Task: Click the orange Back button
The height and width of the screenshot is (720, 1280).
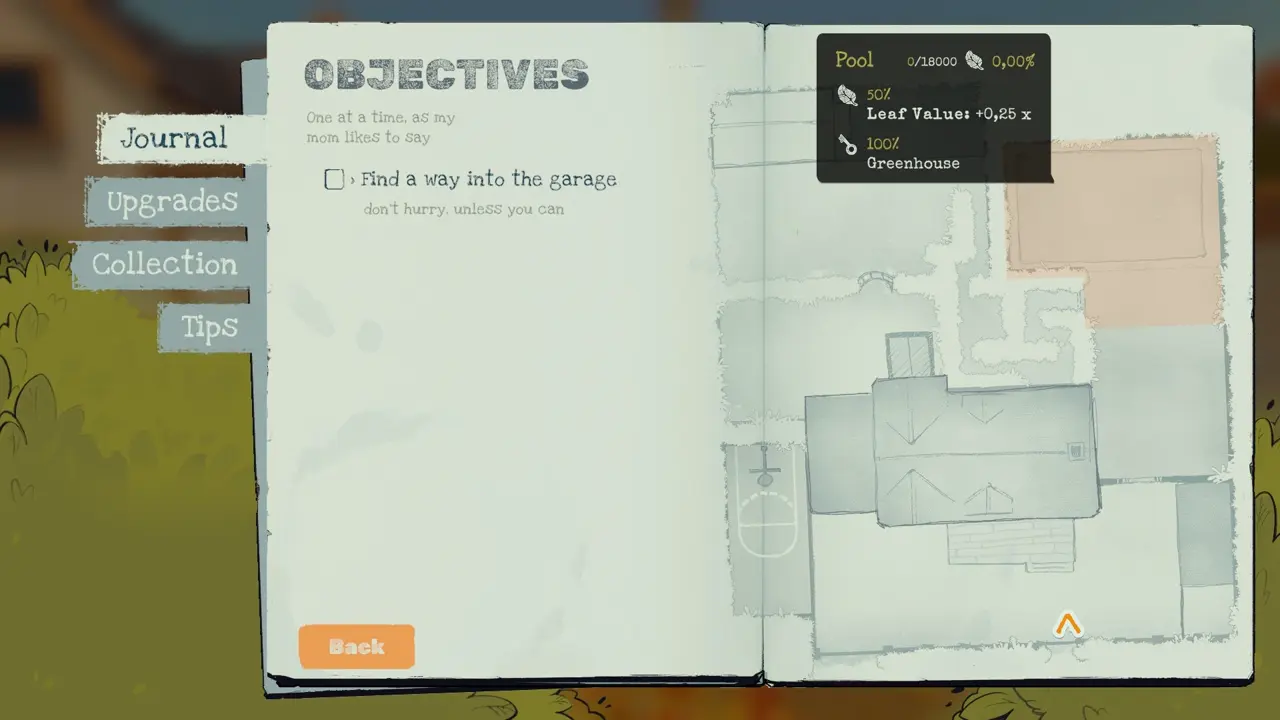Action: (x=356, y=647)
